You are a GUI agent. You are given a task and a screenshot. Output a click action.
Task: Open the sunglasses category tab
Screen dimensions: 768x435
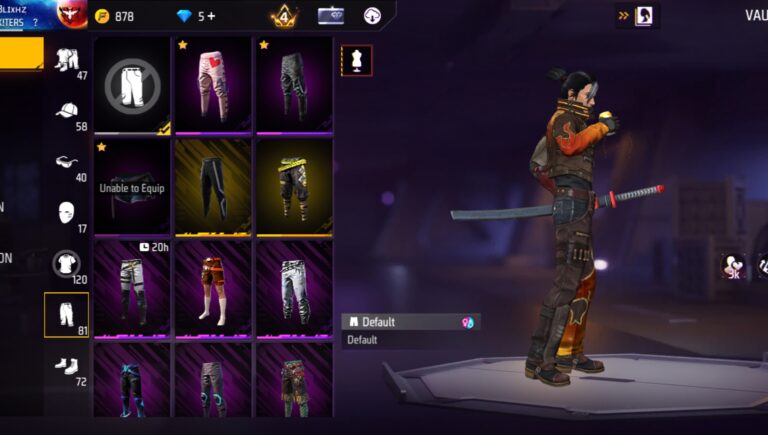[67, 163]
